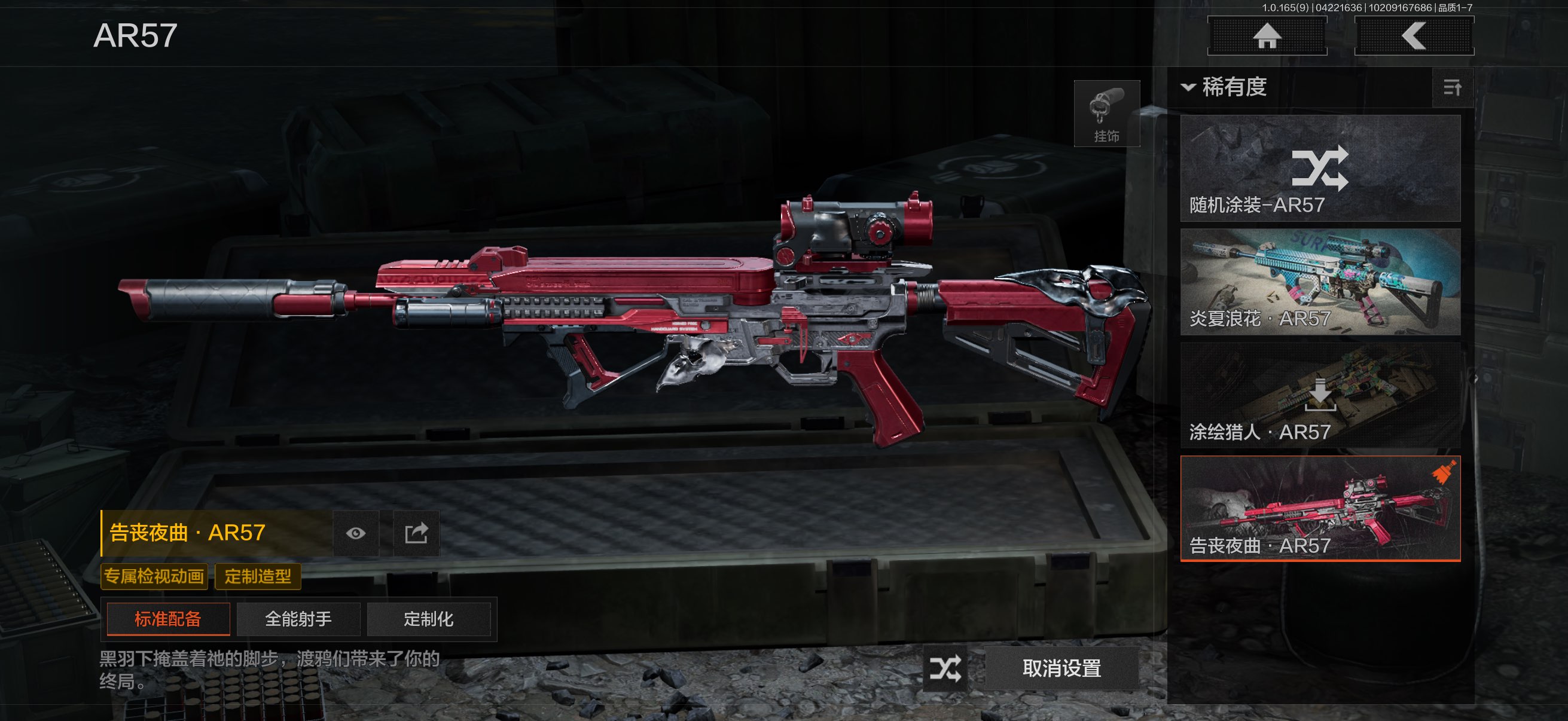Select the 随机涂装-AR57 random skin tile
The width and height of the screenshot is (1568, 721).
click(x=1320, y=169)
